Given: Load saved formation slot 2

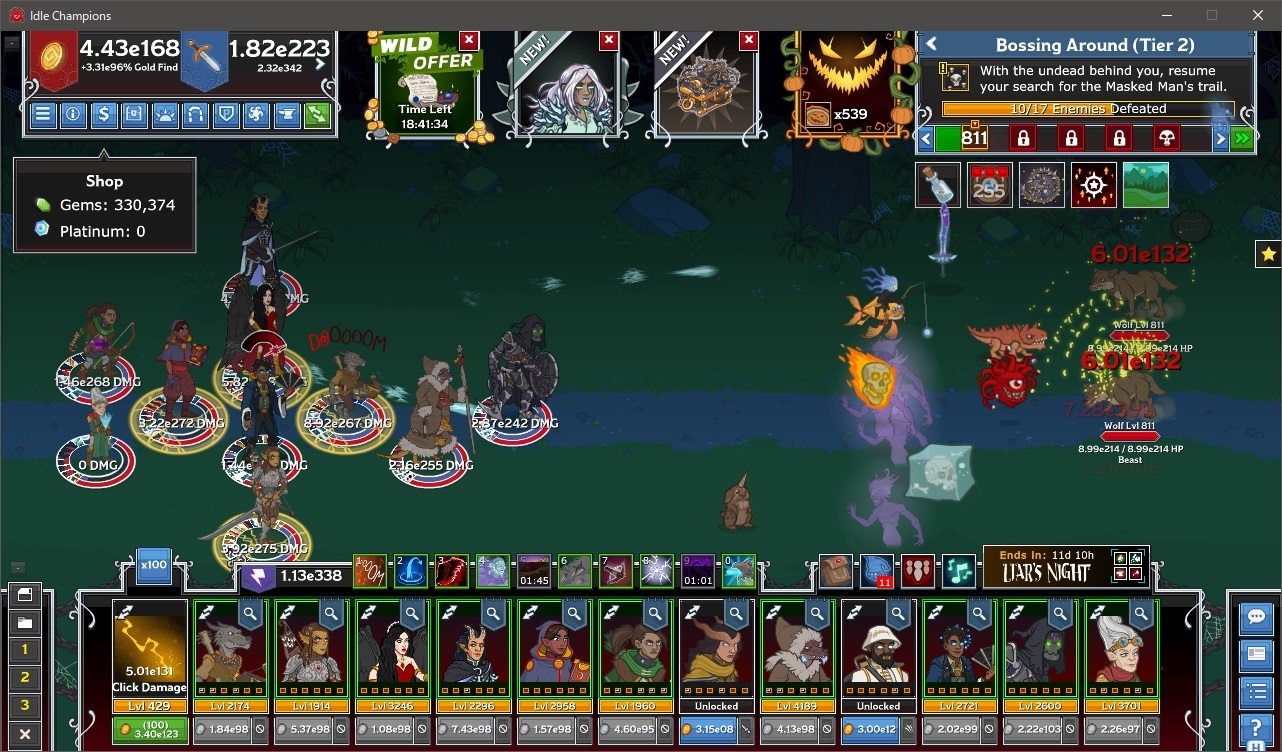Looking at the screenshot, I should 25,677.
